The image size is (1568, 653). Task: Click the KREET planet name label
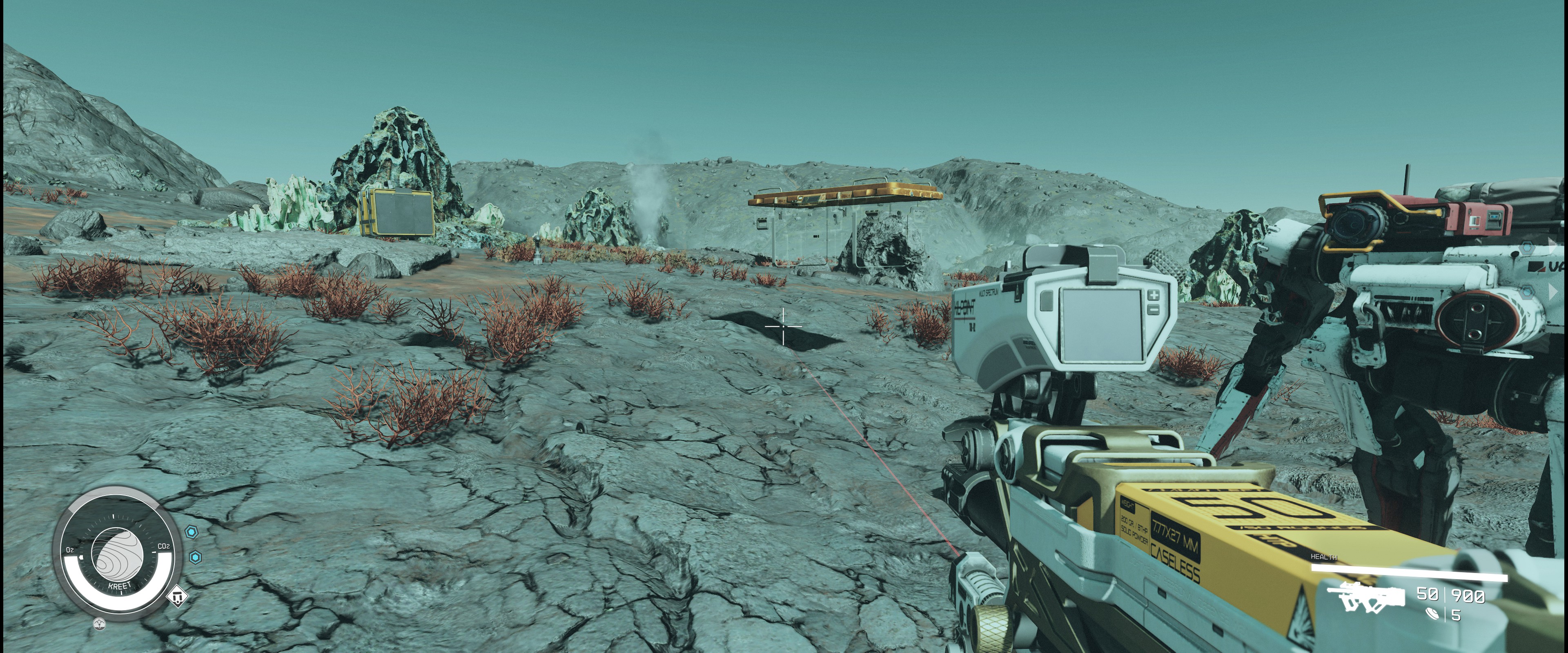coord(119,585)
